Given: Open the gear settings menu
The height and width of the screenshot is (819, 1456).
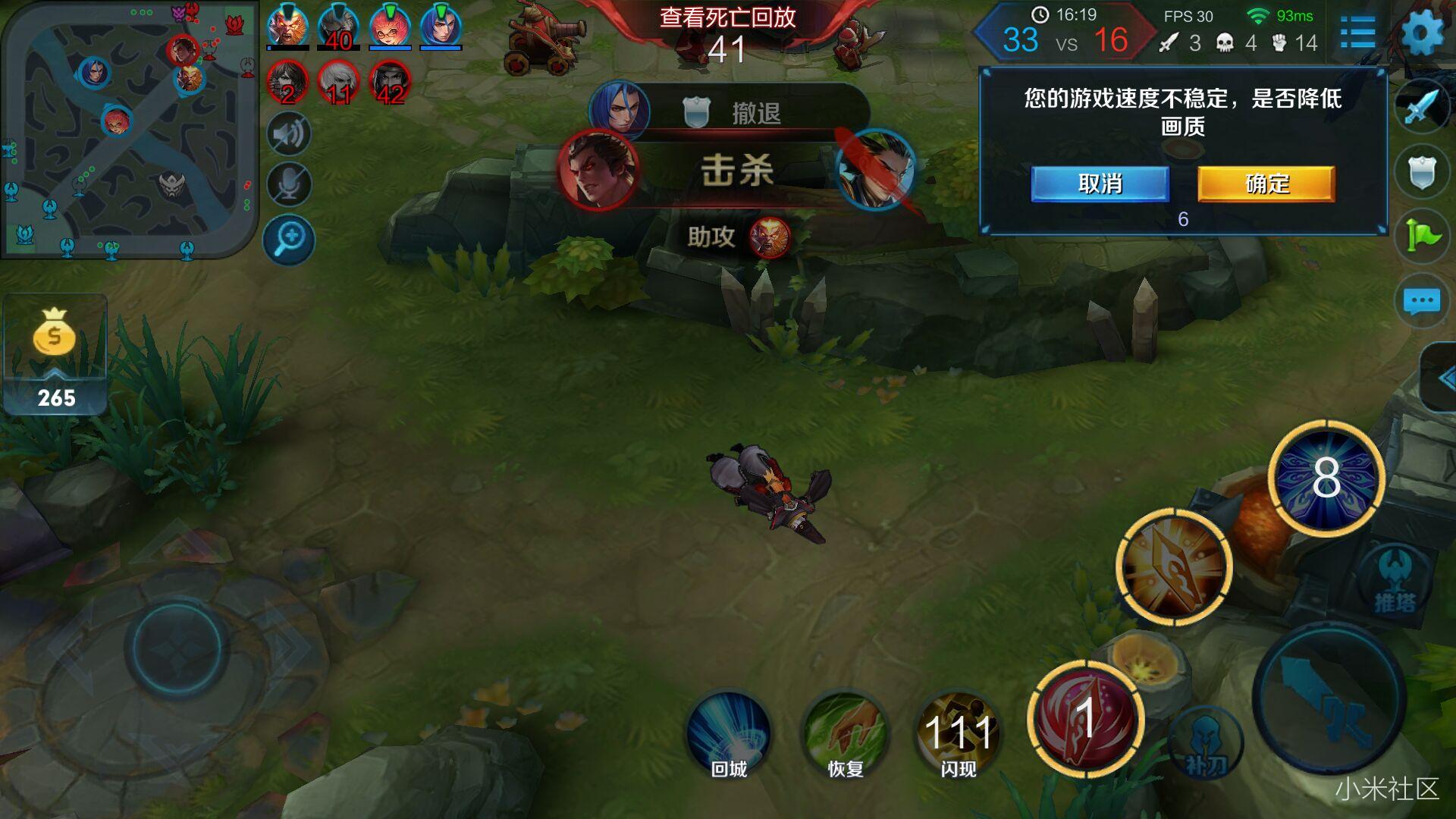Looking at the screenshot, I should tap(1422, 33).
